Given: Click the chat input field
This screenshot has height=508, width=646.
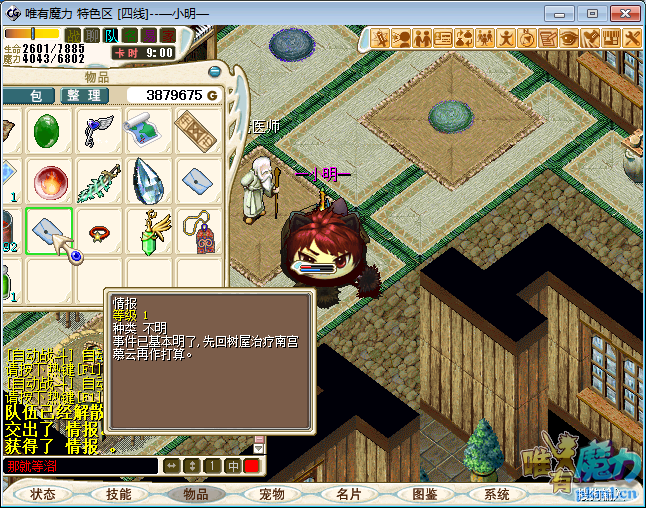Looking at the screenshot, I should 80,466.
